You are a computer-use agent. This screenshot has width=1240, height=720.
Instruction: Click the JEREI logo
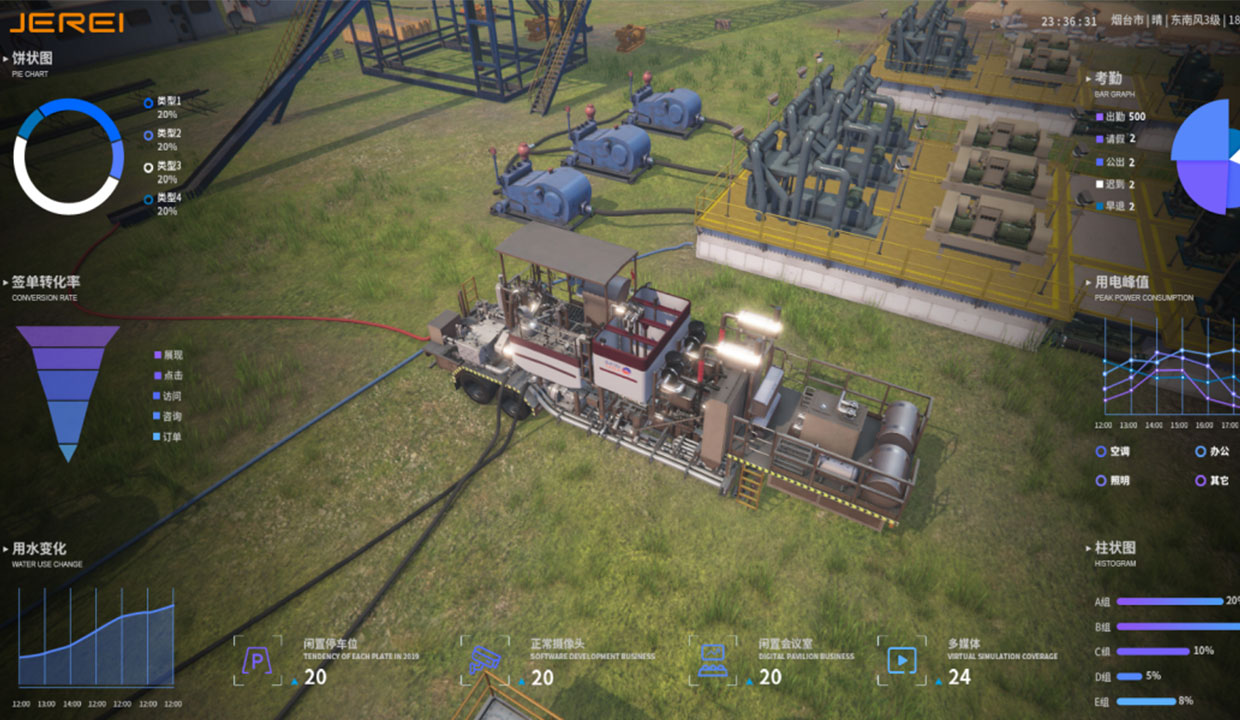[x=66, y=22]
